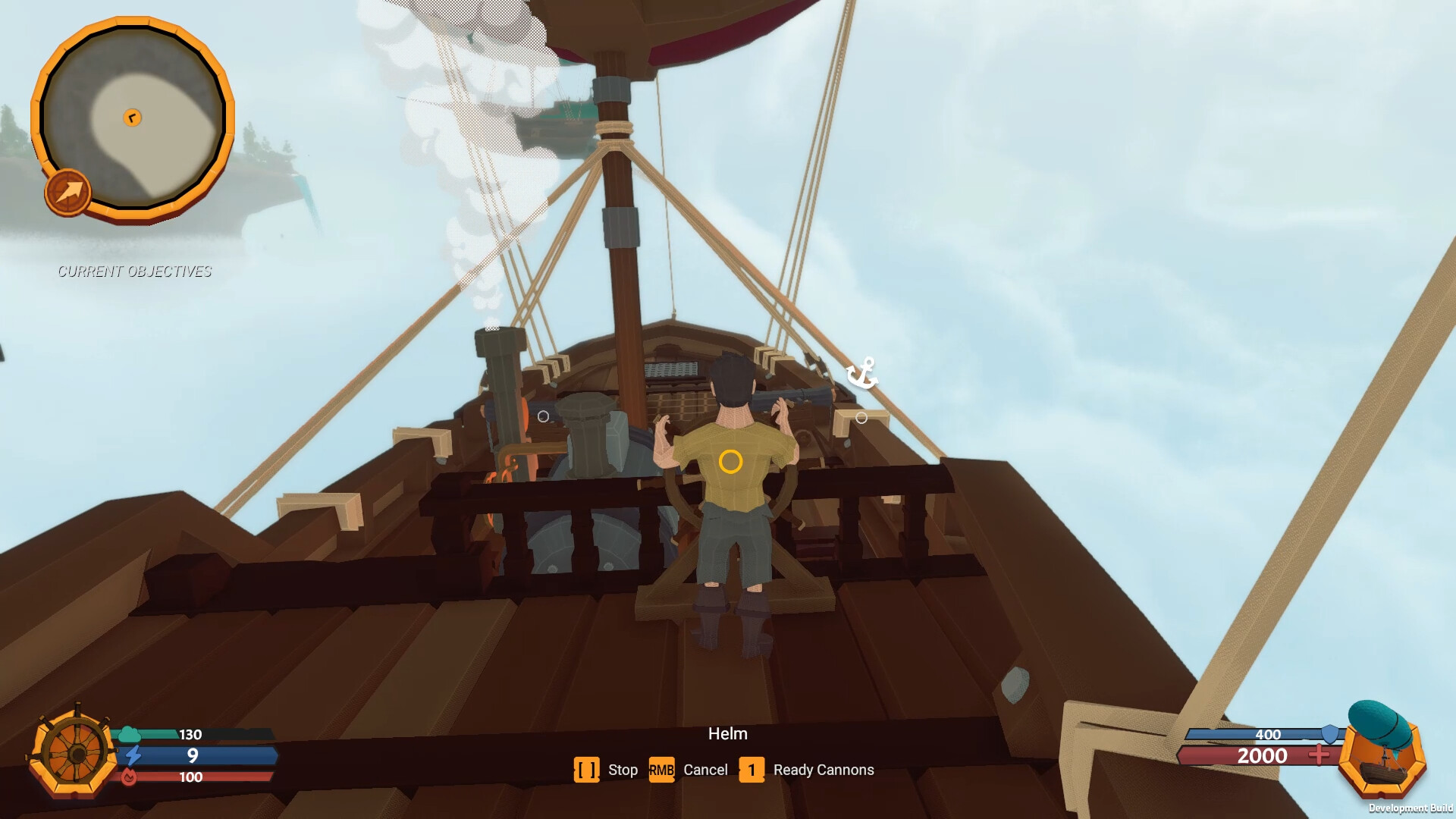Expand the Current Objectives panel
This screenshot has height=819, width=1456.
[x=135, y=271]
